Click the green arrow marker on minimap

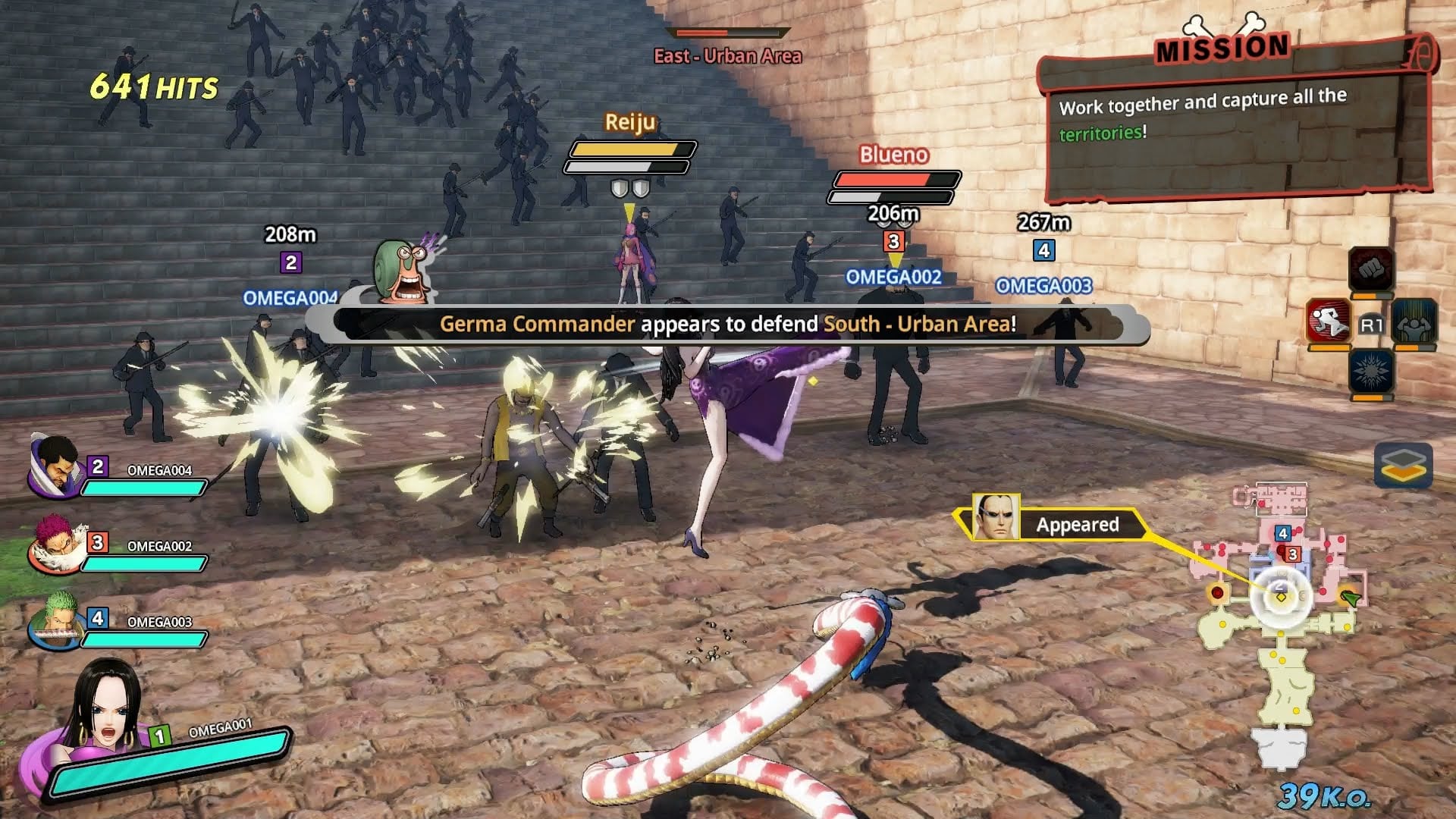pos(1351,599)
